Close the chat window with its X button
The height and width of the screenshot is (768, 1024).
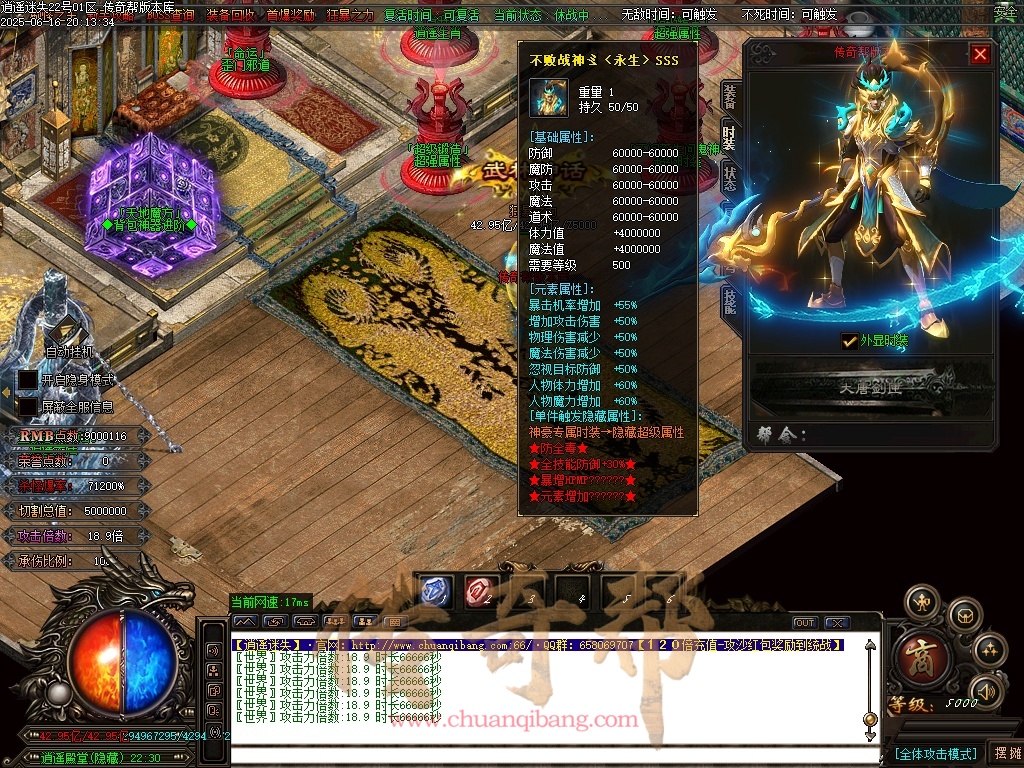[x=837, y=623]
